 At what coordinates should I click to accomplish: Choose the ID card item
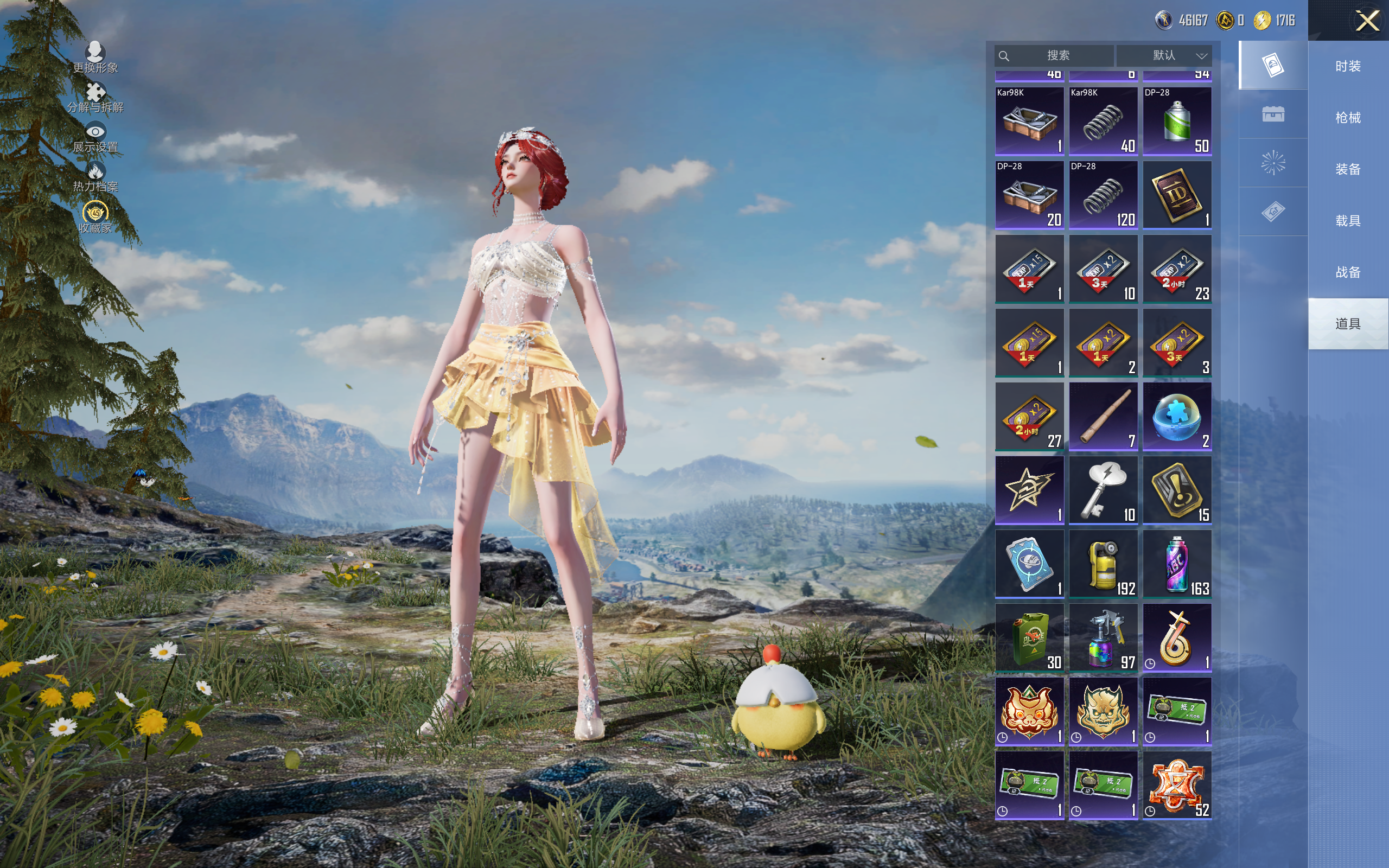(x=1177, y=195)
